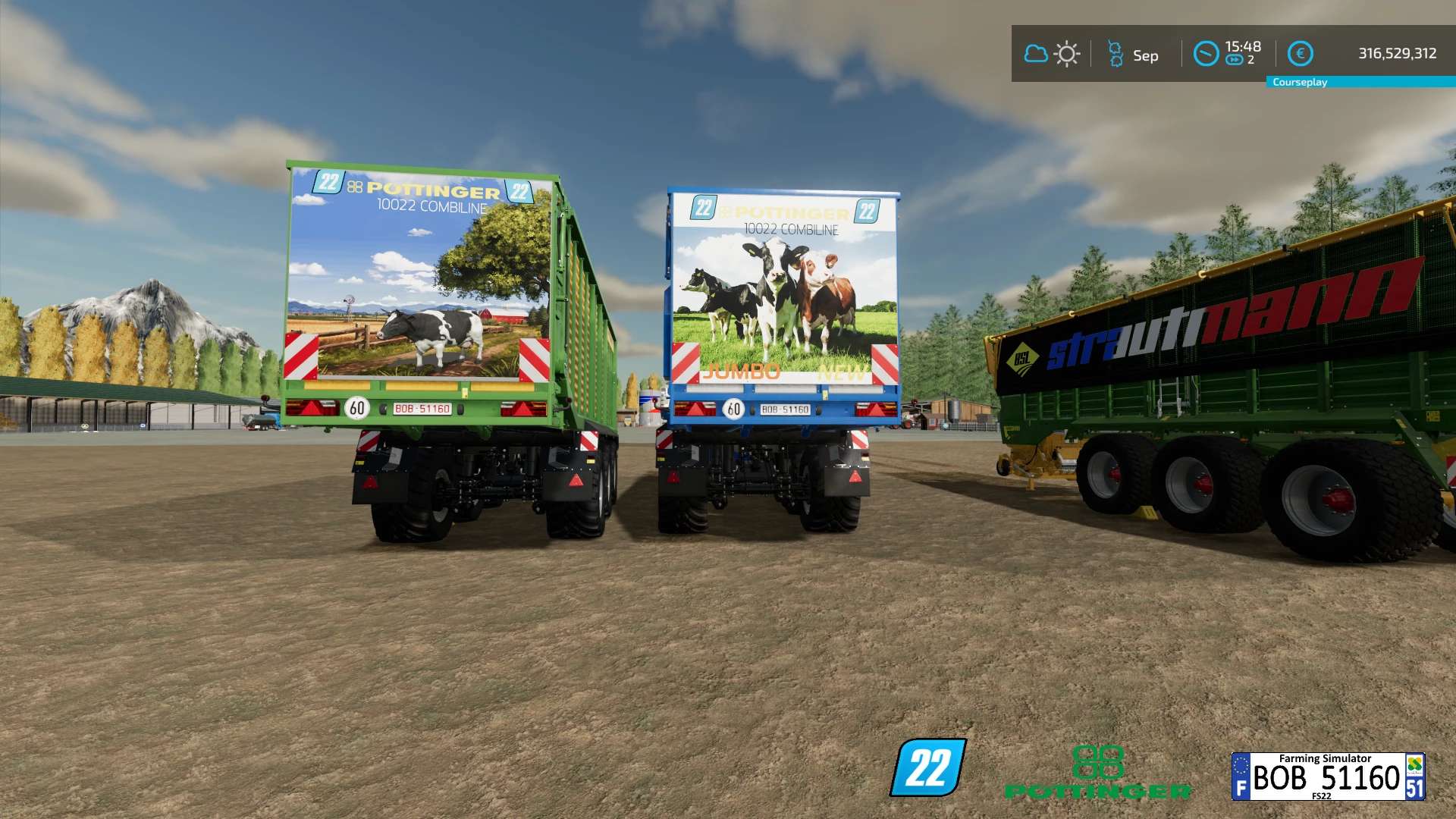Select the blue clock icon
This screenshot has width=1456, height=819.
click(1206, 54)
